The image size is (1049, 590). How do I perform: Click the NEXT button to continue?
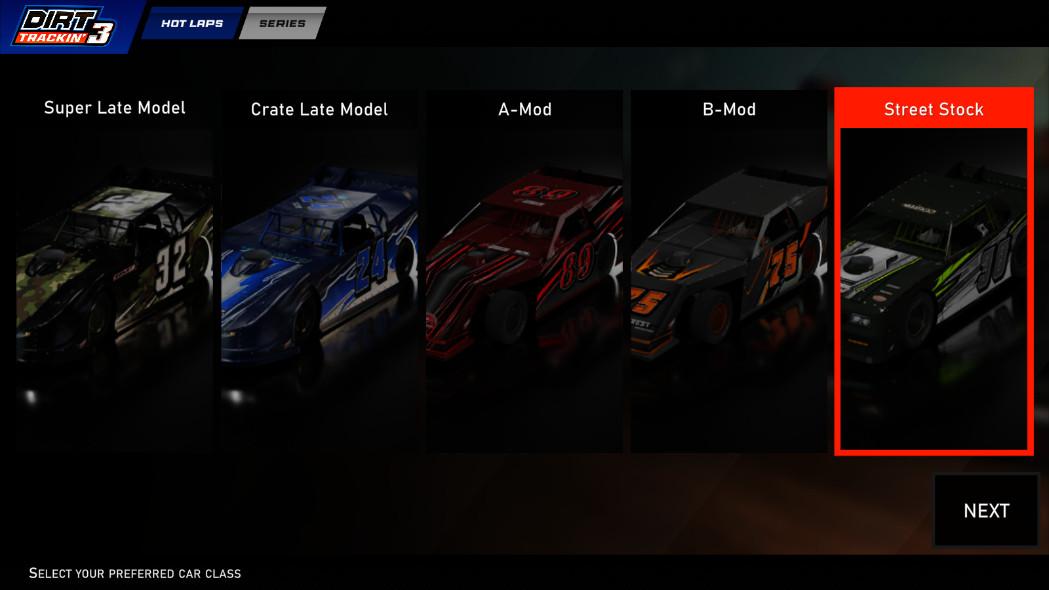pyautogui.click(x=985, y=511)
